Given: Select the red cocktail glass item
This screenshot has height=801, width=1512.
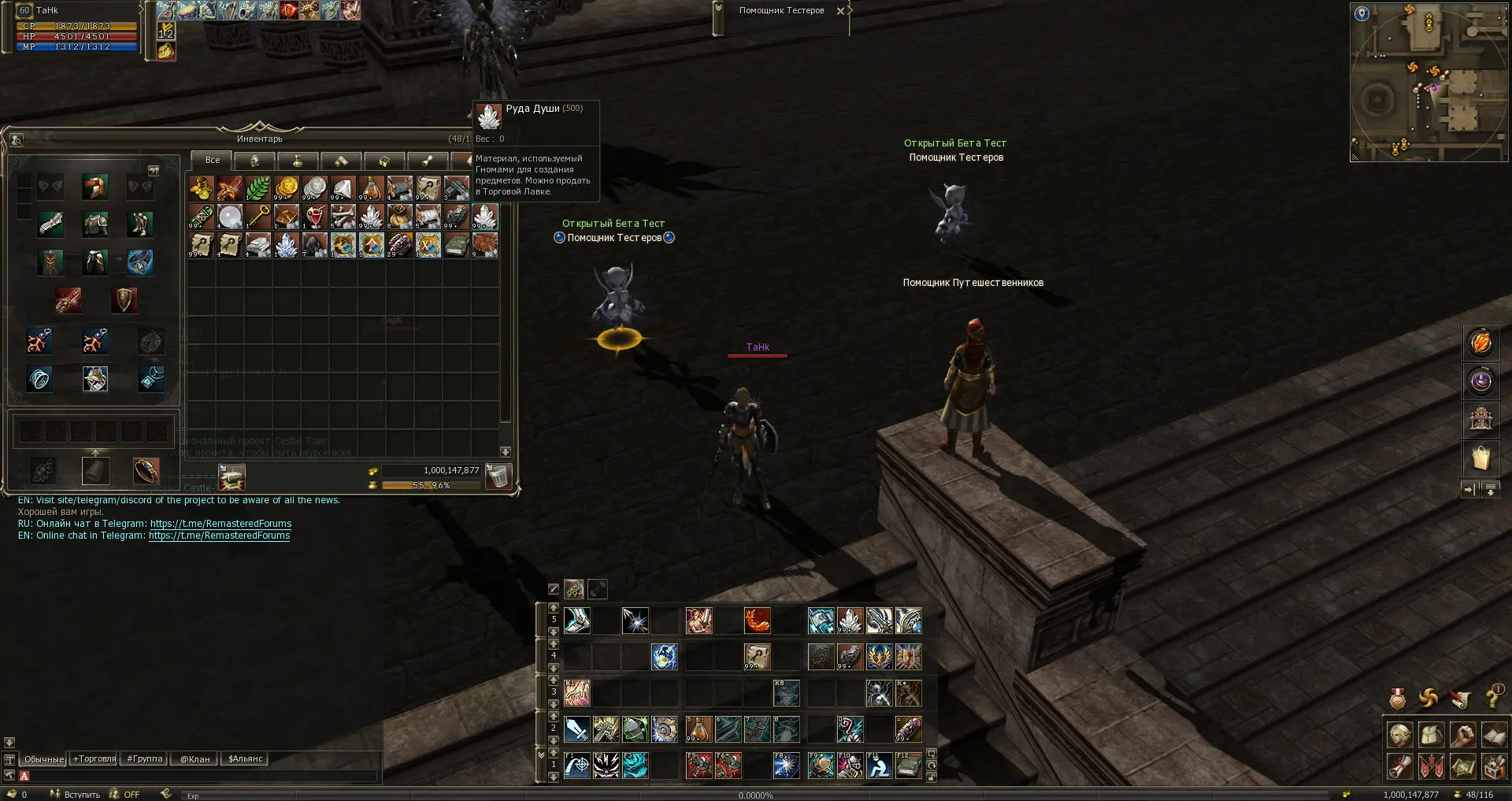Looking at the screenshot, I should (314, 217).
